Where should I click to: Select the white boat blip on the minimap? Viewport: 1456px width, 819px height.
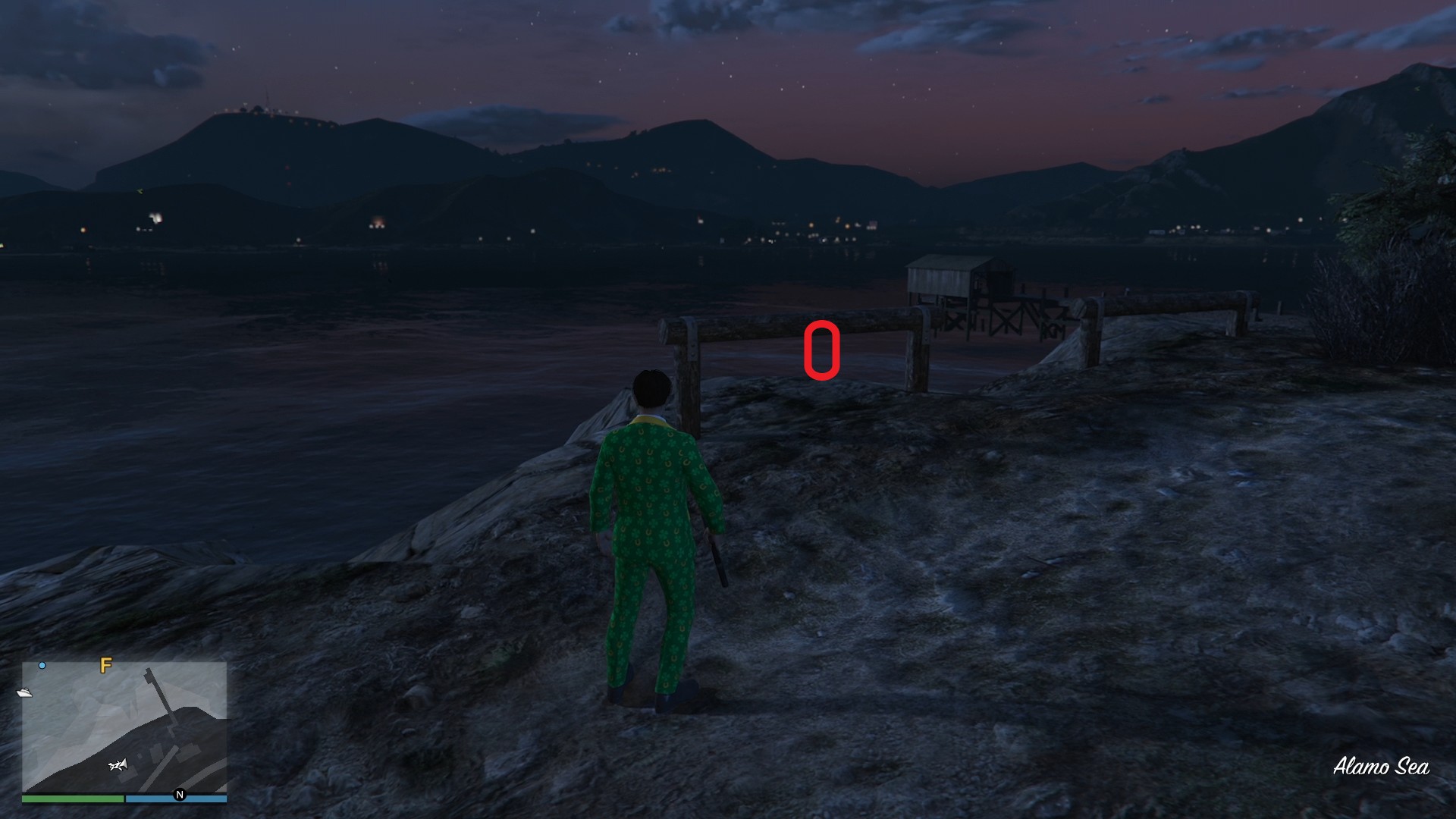24,692
